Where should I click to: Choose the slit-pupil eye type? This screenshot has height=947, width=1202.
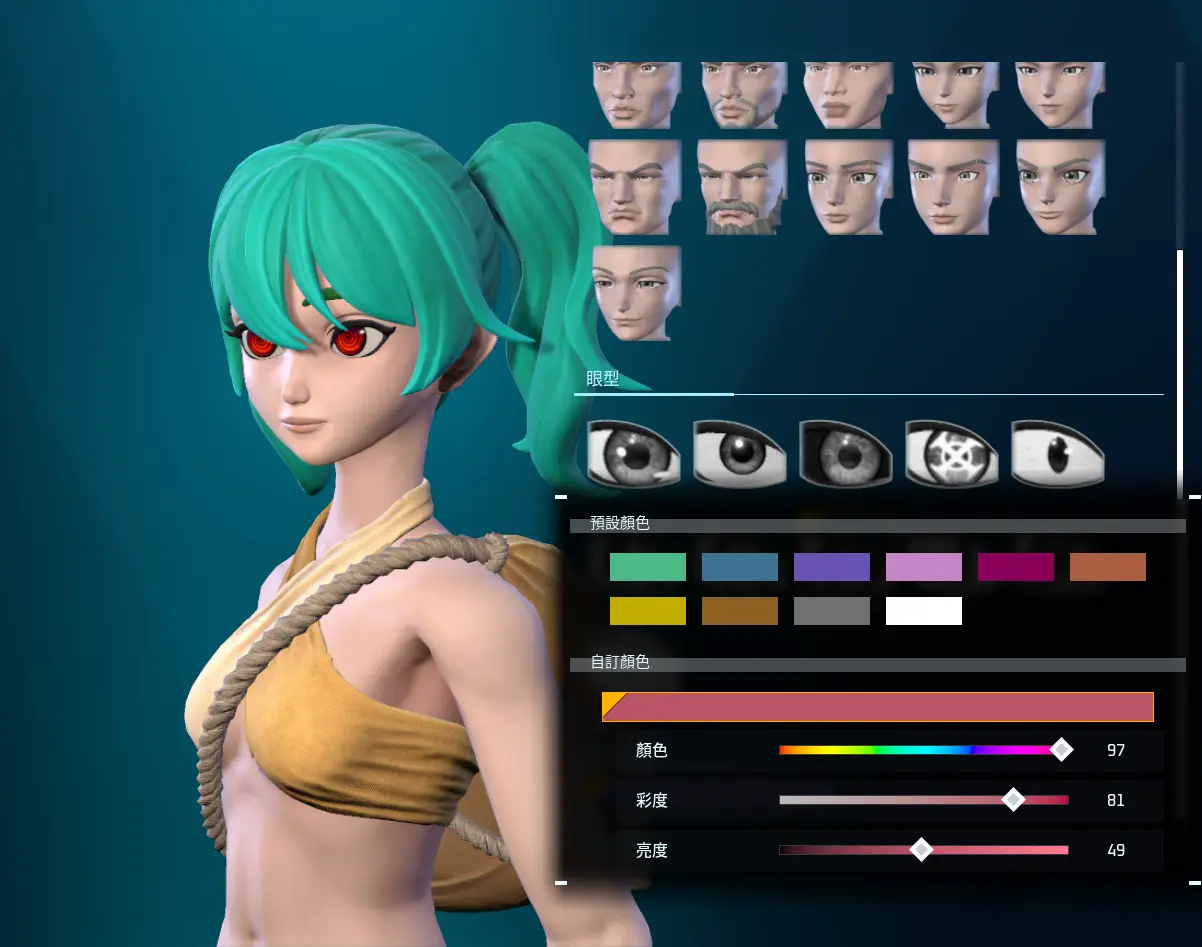tap(1057, 453)
